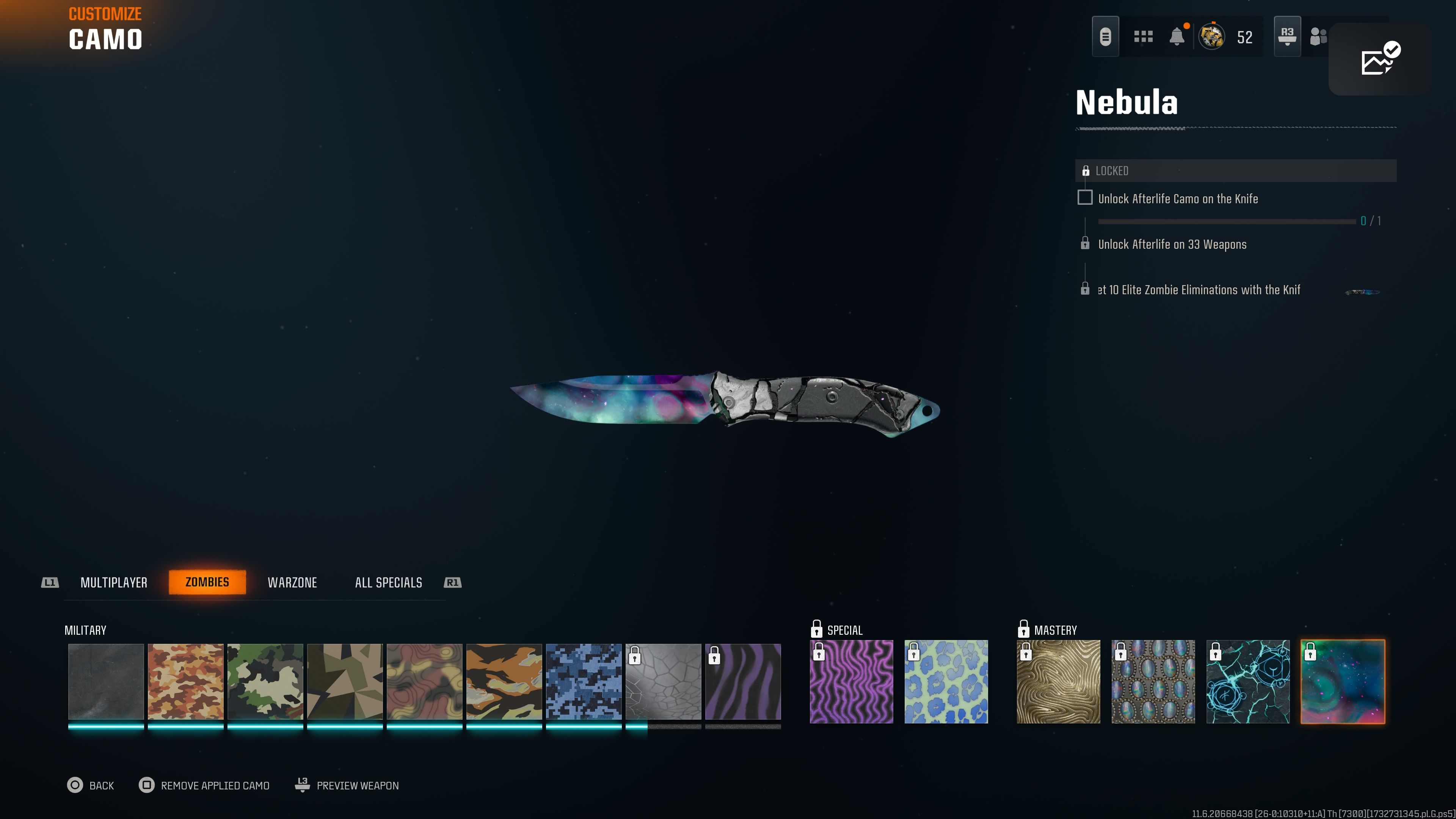
Task: Open the grid menu icon
Action: click(x=1143, y=37)
